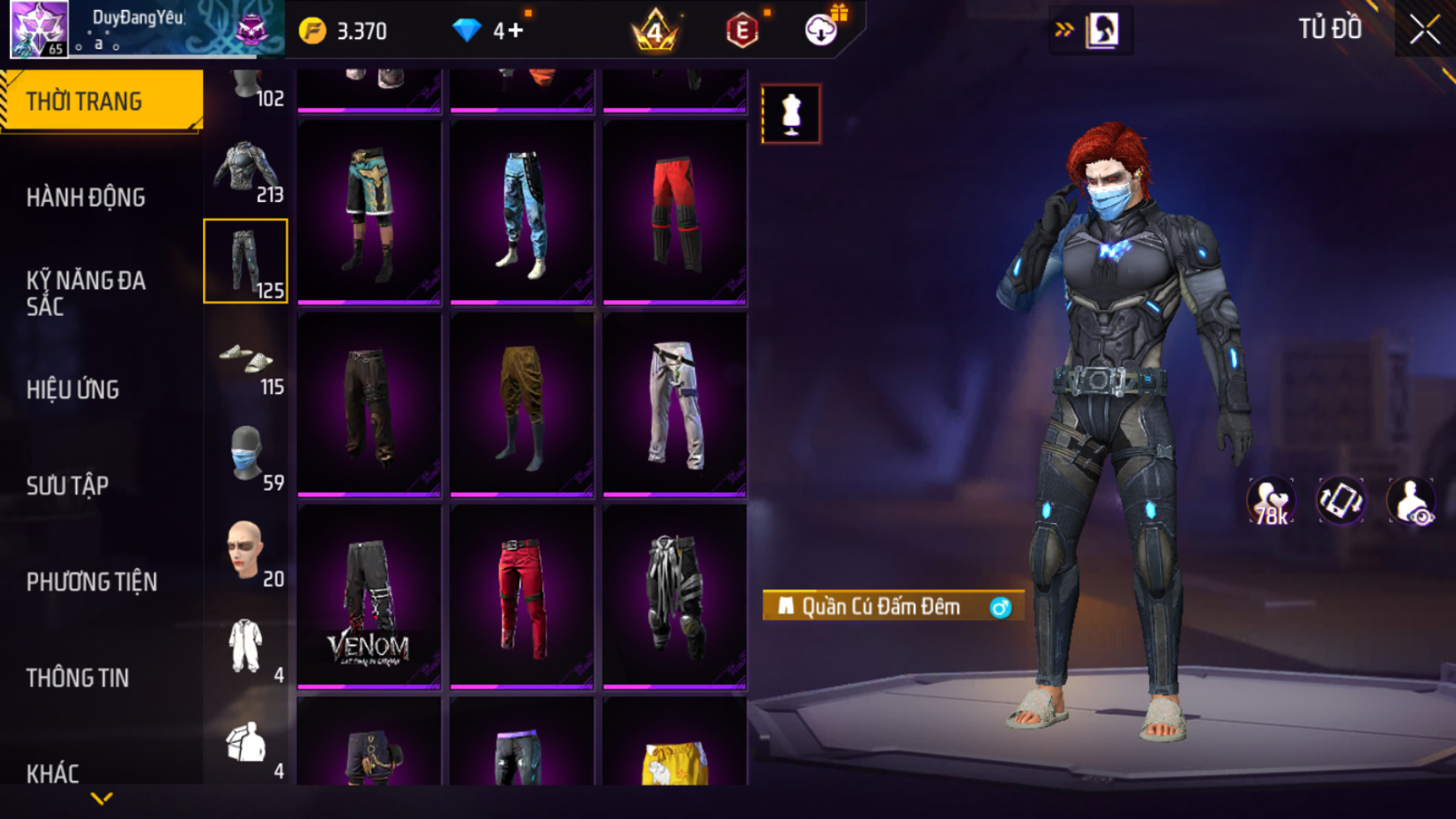Select the face mask category
Viewport: 1456px width, 819px height.
tap(246, 456)
